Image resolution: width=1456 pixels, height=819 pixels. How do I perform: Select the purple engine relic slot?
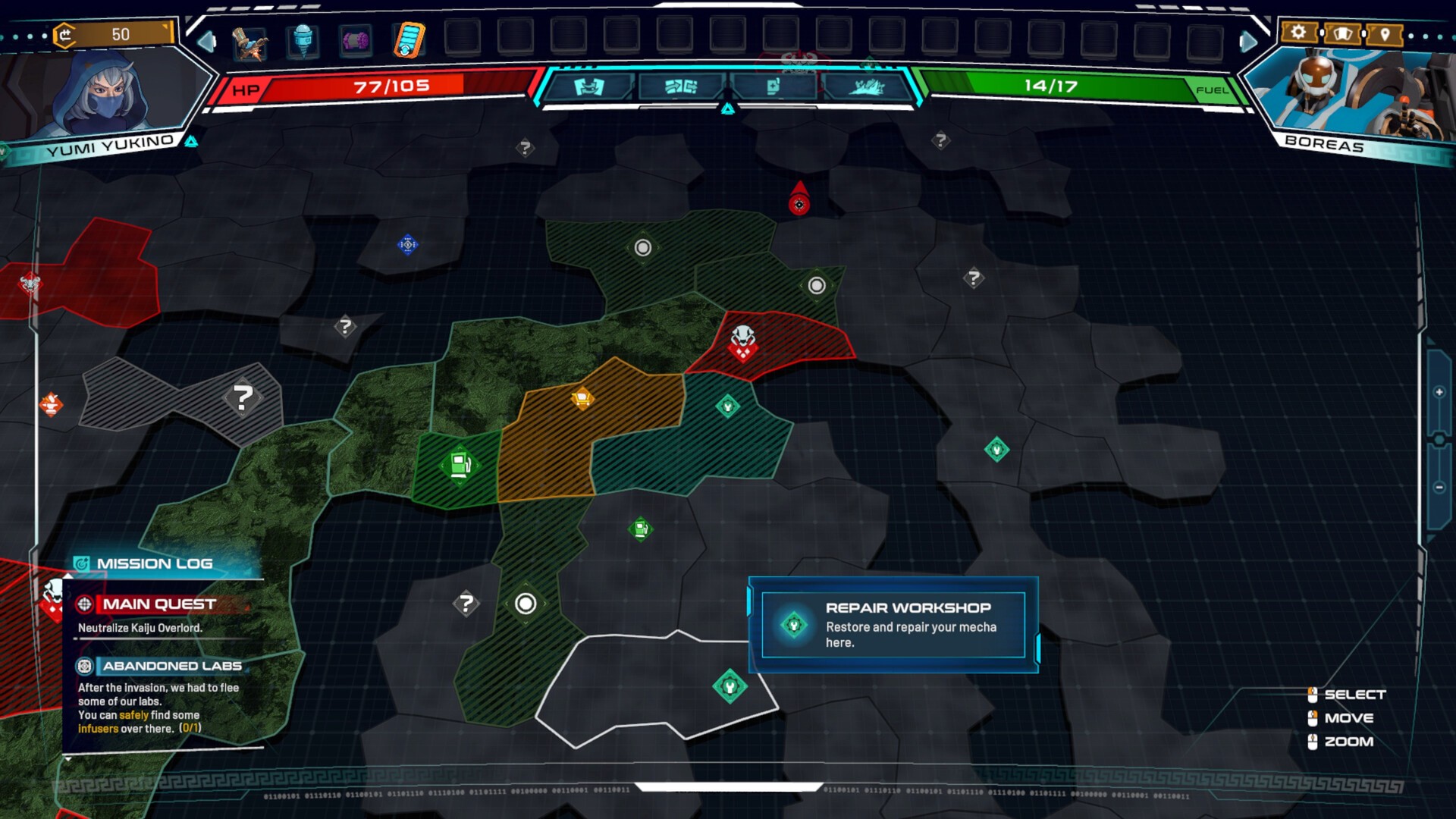point(355,39)
